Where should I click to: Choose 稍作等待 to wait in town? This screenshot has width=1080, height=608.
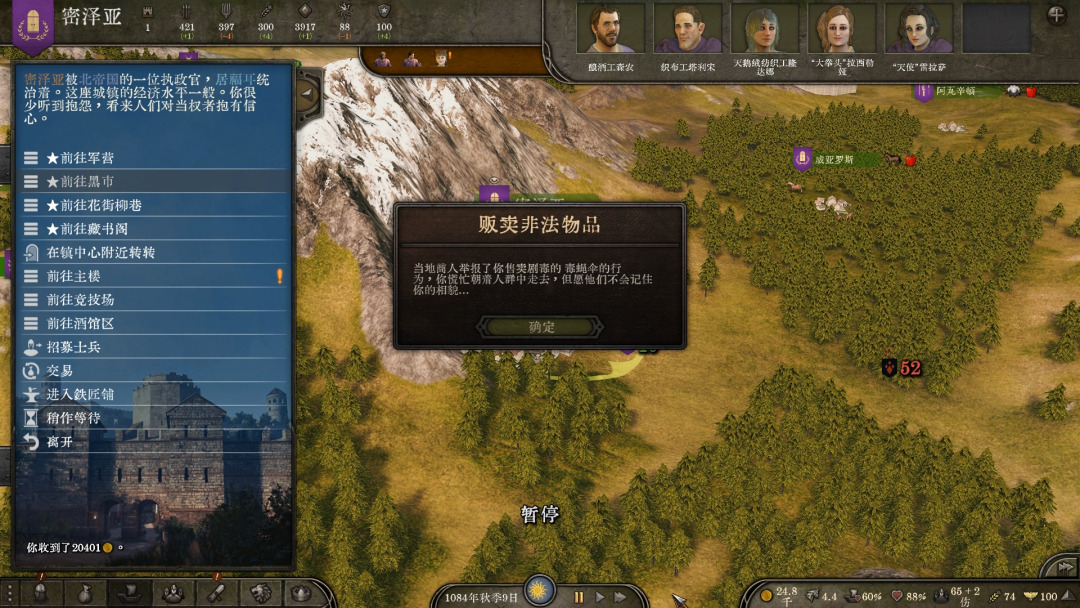tap(73, 418)
